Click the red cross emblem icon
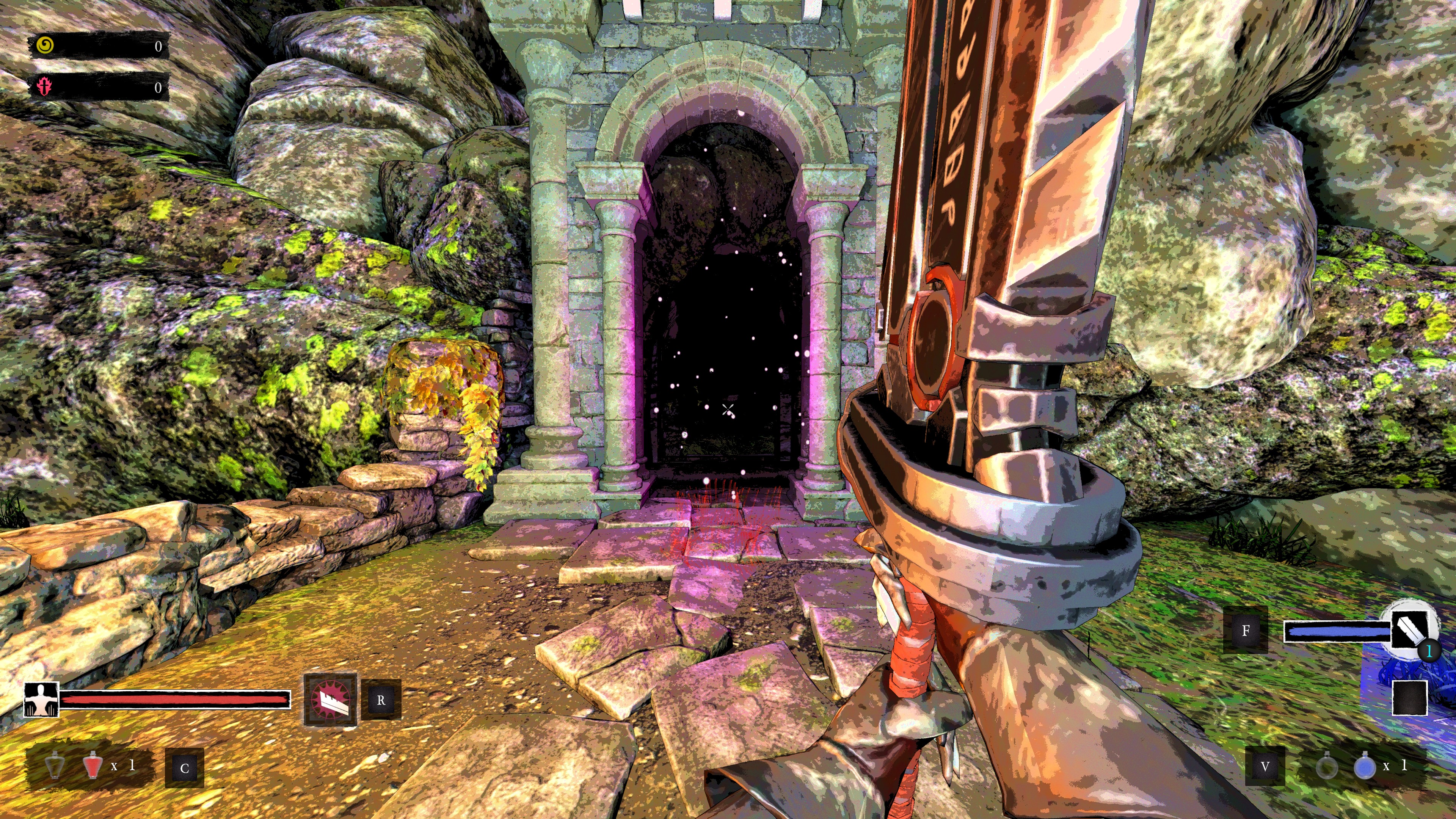The width and height of the screenshot is (1456, 819). [44, 86]
